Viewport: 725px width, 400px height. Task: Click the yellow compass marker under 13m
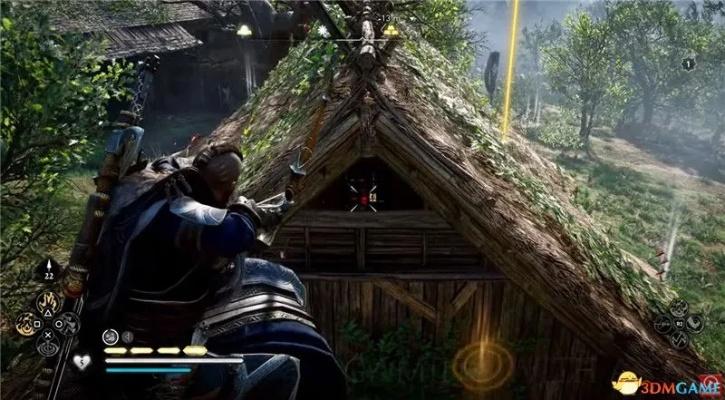click(390, 31)
